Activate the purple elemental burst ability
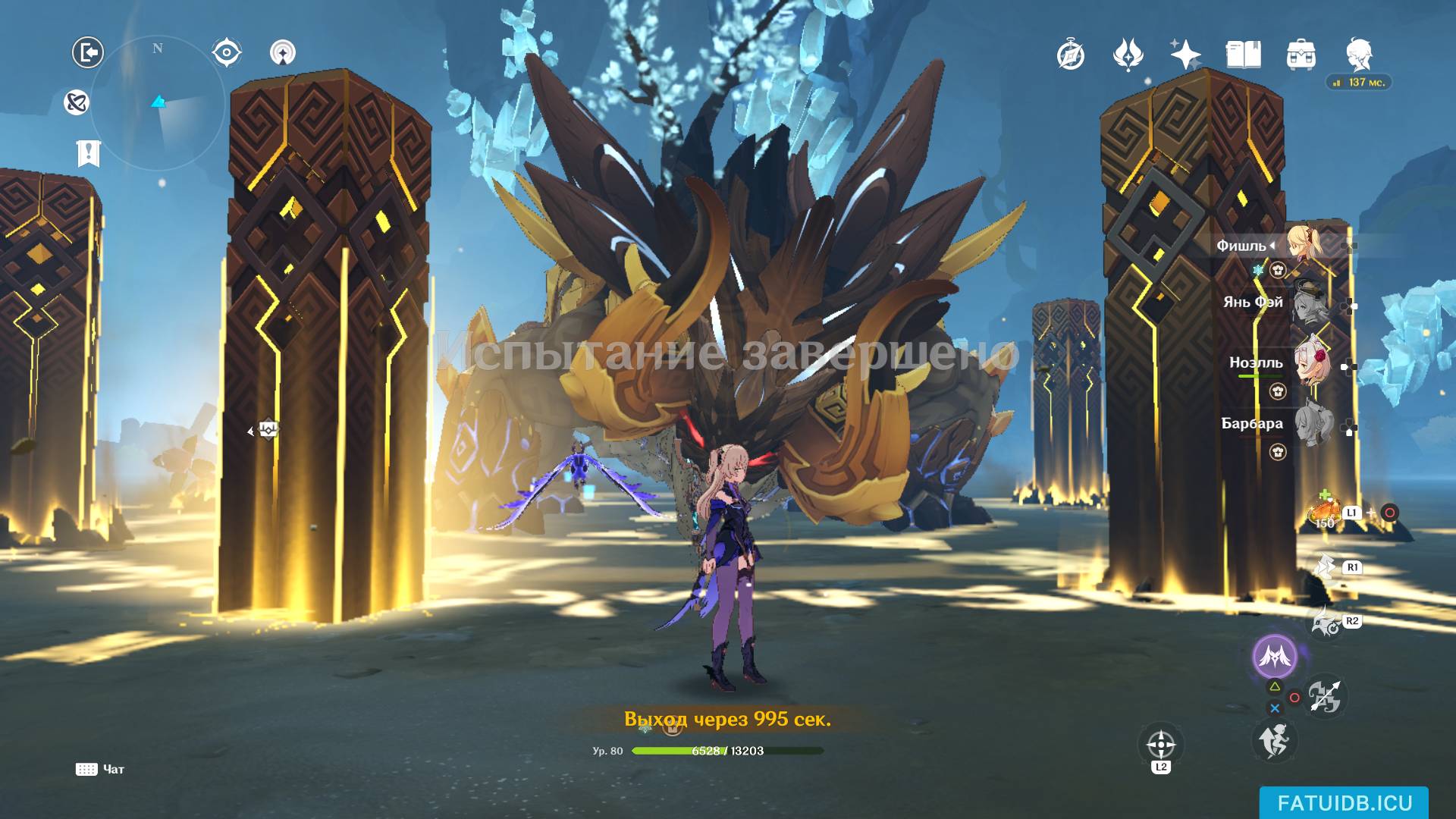Viewport: 1456px width, 819px height. (1274, 656)
